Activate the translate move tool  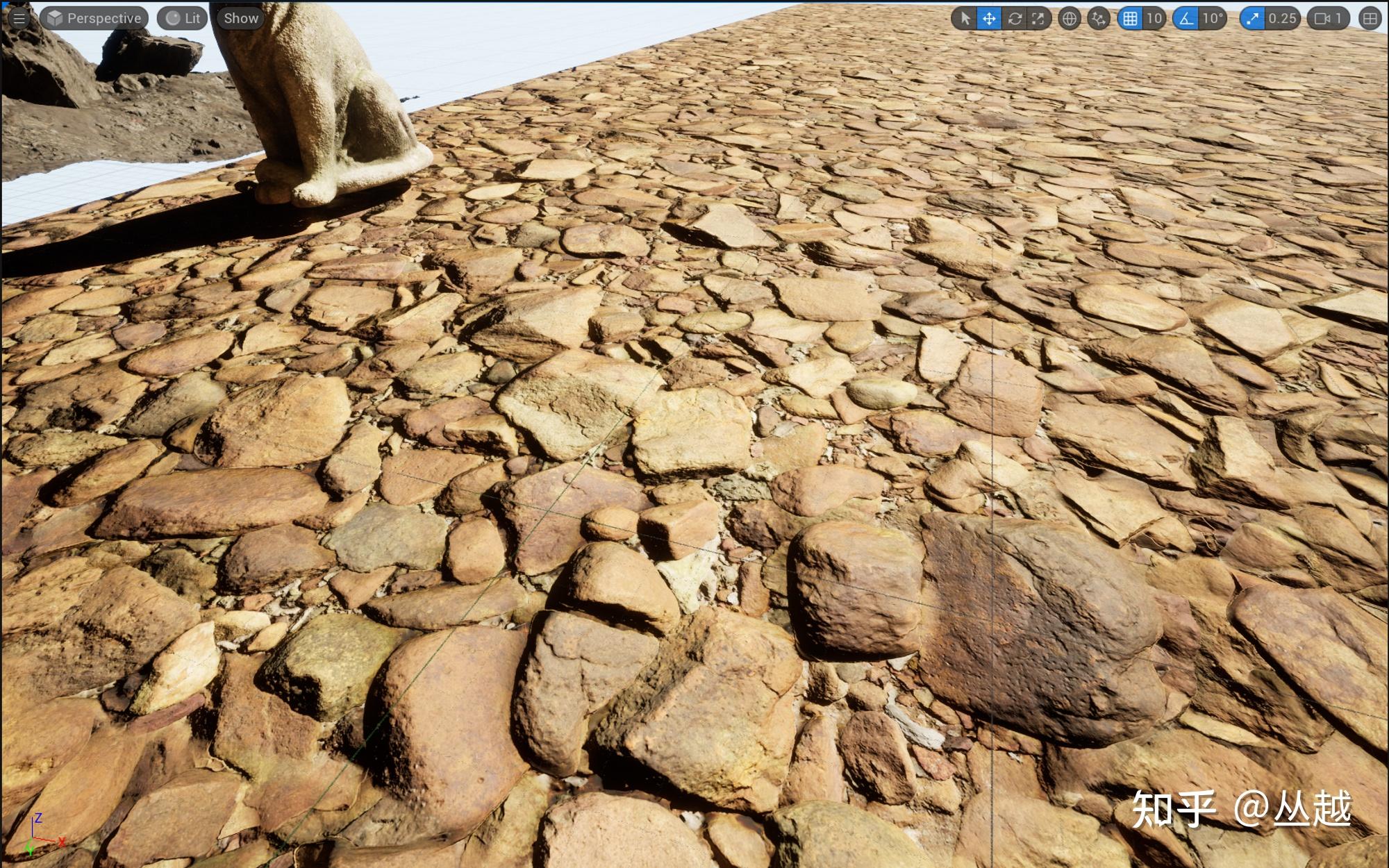coord(989,19)
